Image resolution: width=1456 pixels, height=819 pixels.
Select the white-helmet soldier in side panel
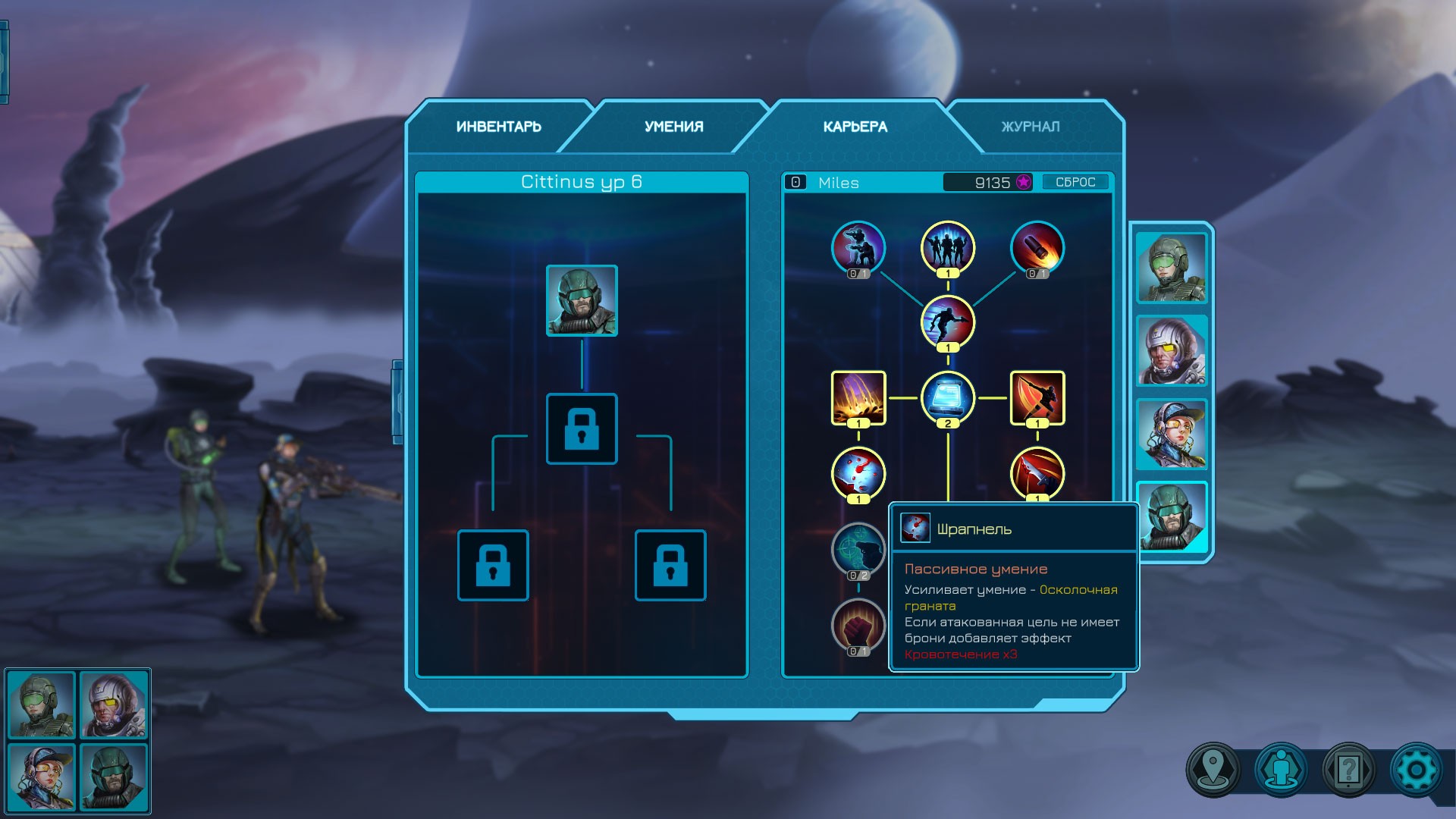tap(1171, 351)
